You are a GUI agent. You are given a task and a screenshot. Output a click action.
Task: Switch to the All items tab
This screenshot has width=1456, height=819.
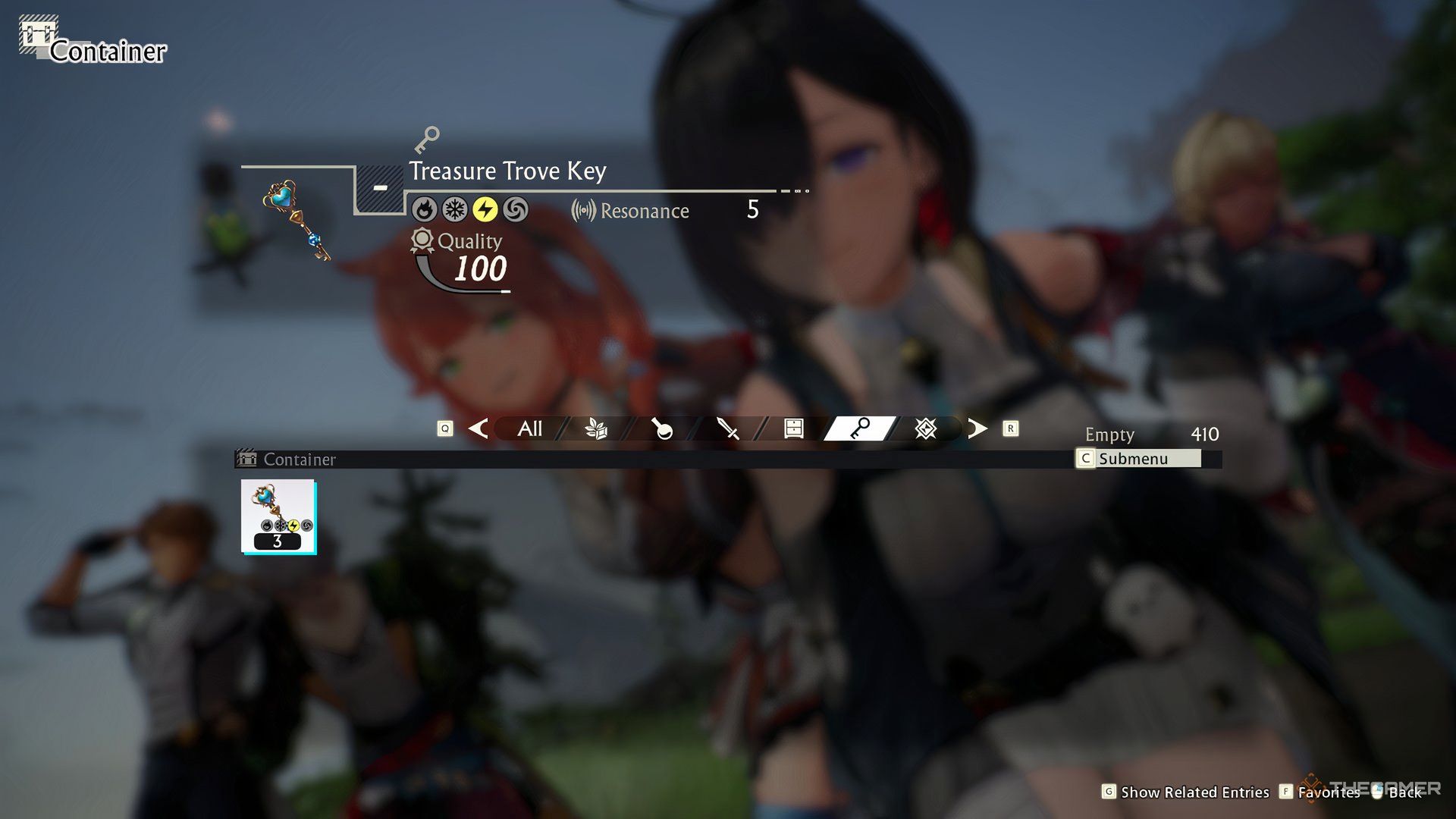point(529,429)
